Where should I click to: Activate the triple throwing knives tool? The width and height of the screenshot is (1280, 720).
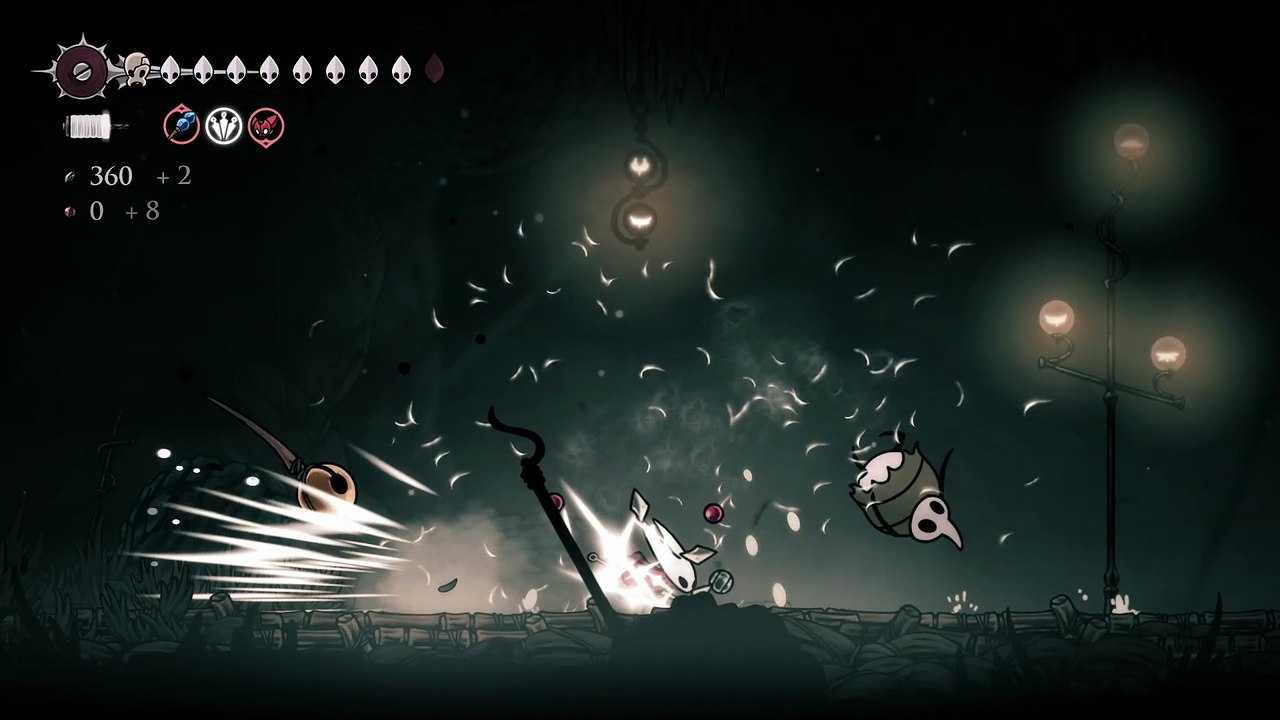point(224,127)
